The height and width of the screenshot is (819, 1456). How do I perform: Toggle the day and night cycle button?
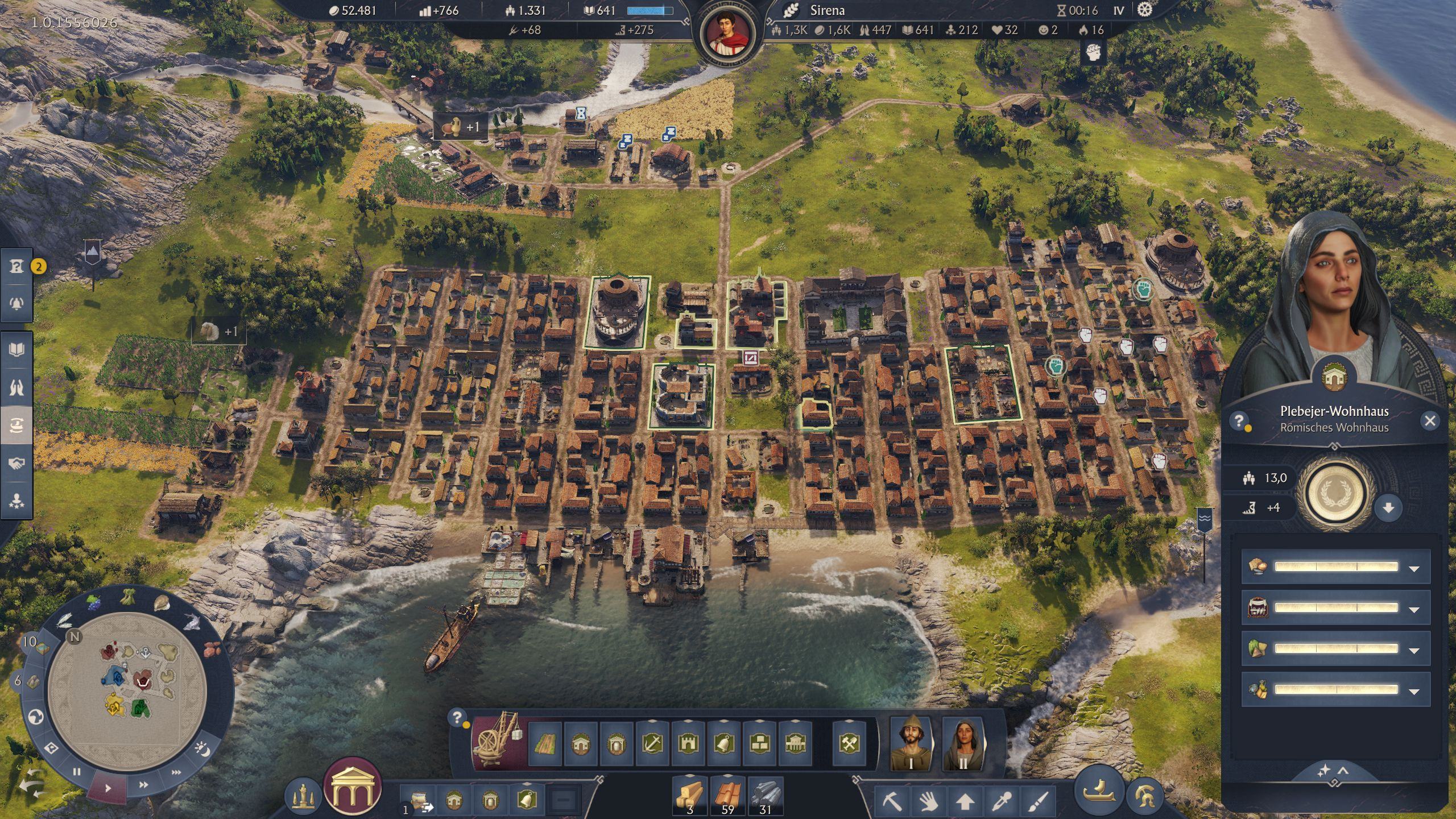pos(202,749)
